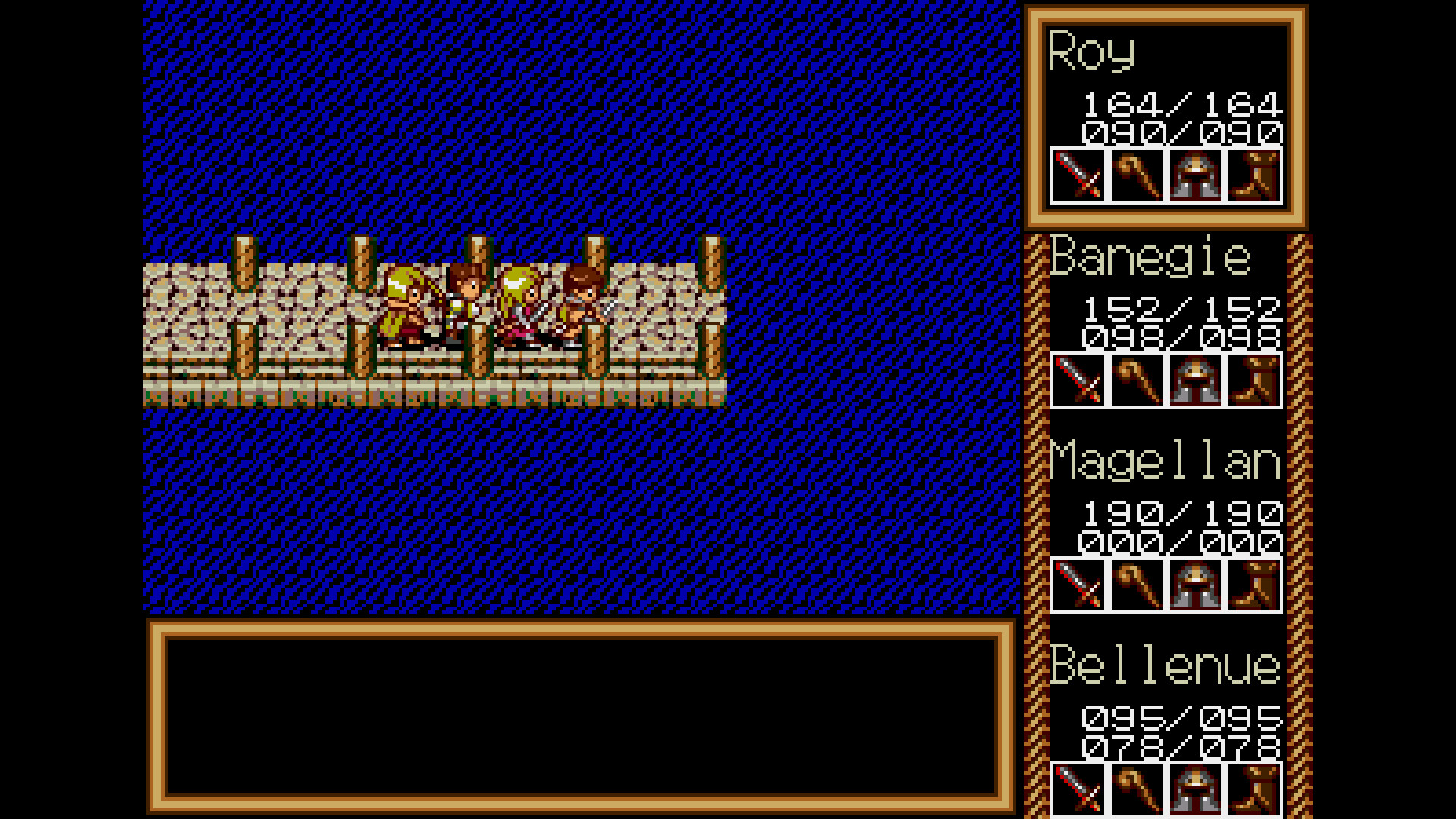
Task: Select Banegie's staff item icon
Action: (x=1137, y=379)
